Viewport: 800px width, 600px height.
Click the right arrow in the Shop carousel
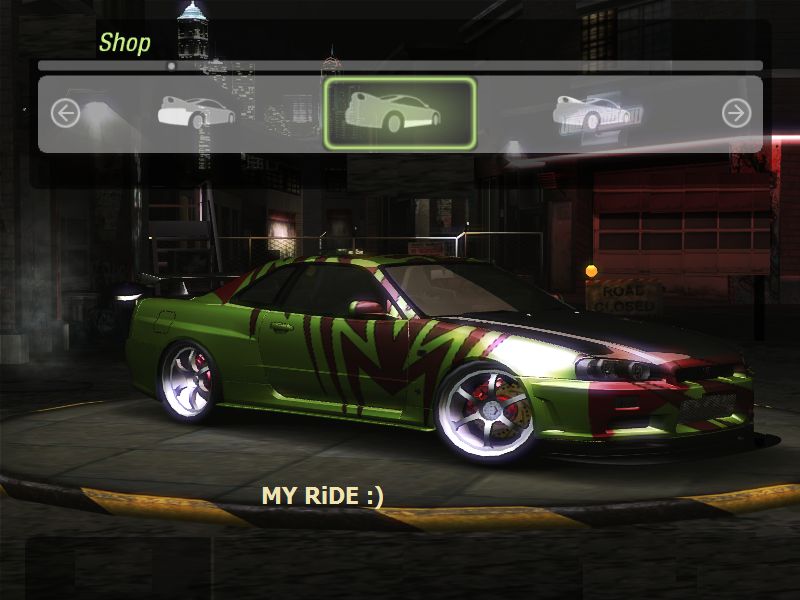click(x=736, y=113)
